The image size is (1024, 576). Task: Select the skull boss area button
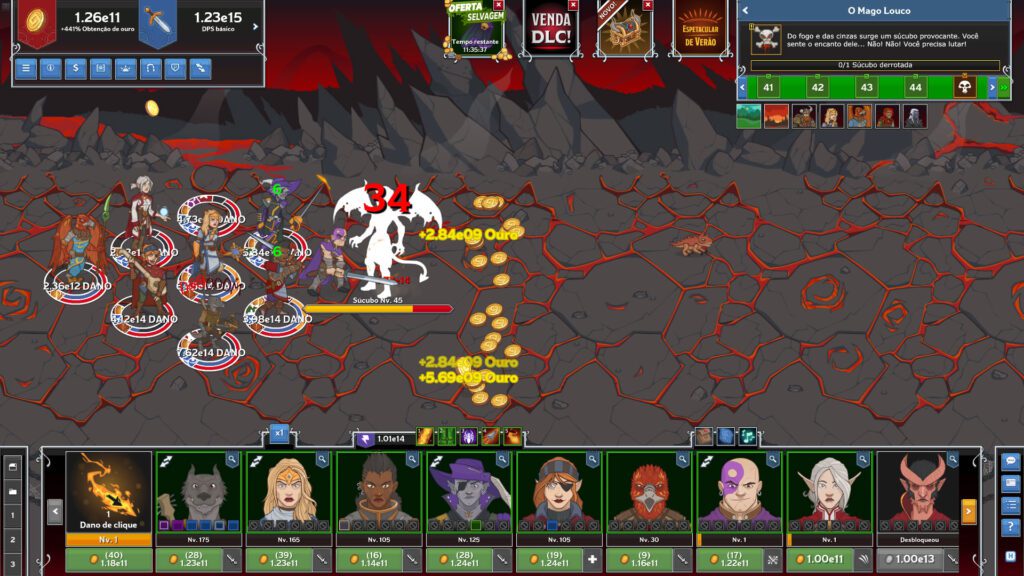pos(965,87)
